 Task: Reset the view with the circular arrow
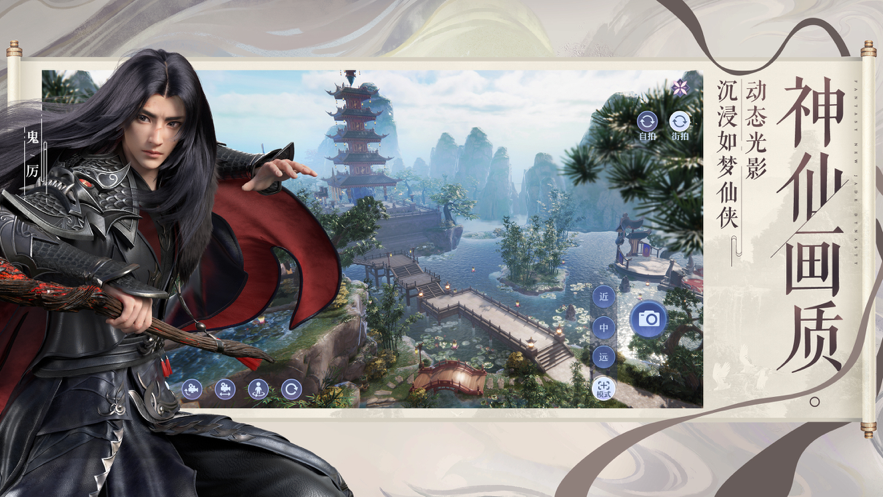(x=291, y=389)
